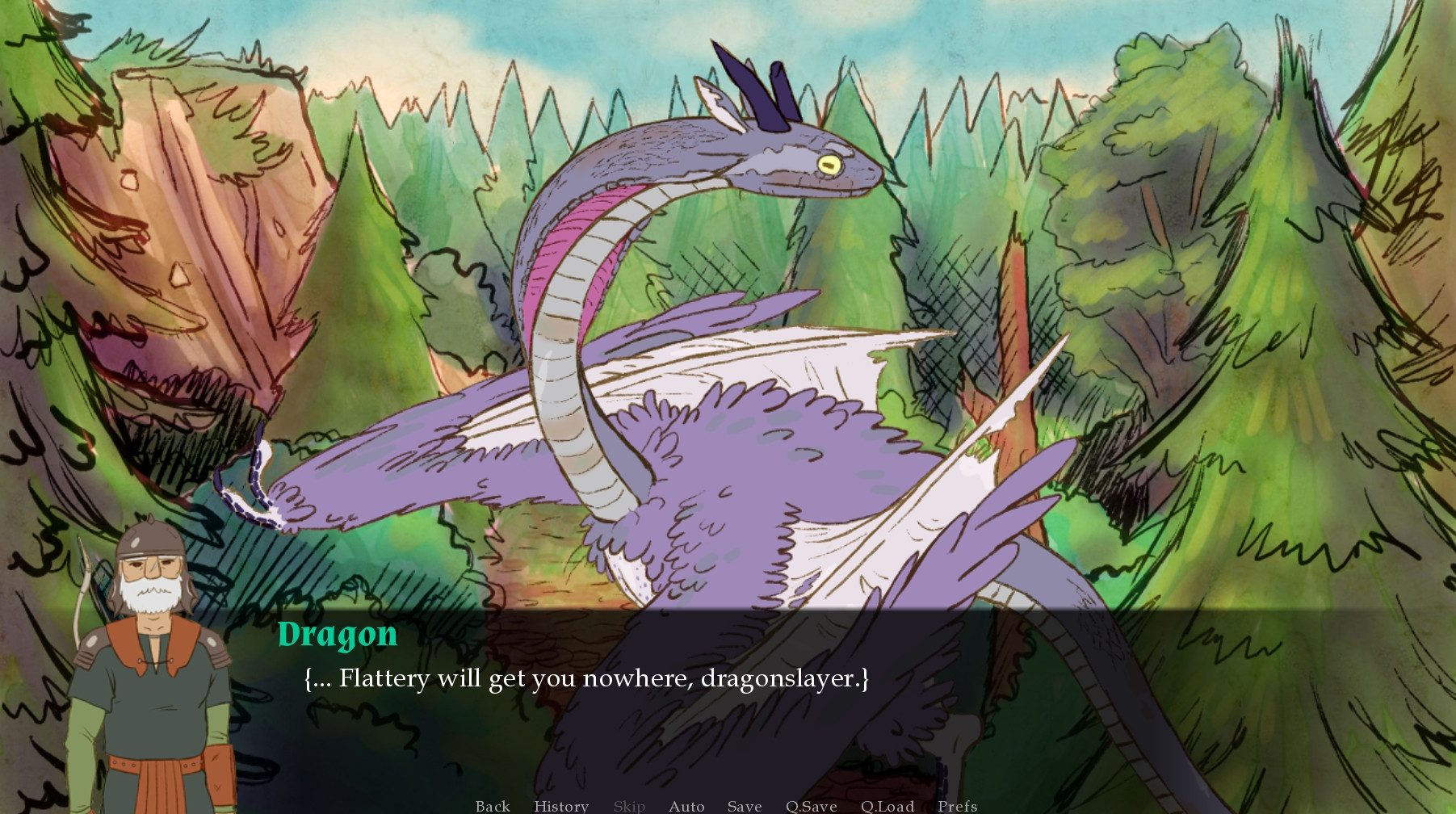Open the History screen
This screenshot has height=814, width=1456.
(x=560, y=805)
